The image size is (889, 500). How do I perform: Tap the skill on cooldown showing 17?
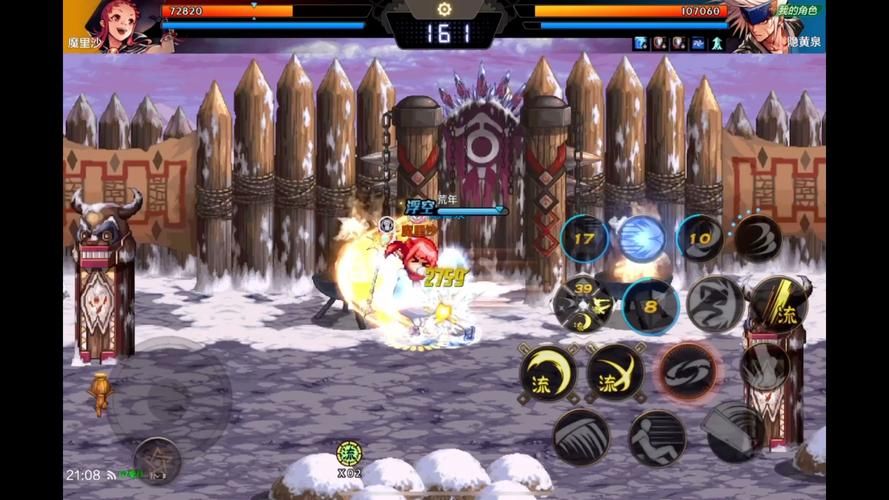(585, 239)
